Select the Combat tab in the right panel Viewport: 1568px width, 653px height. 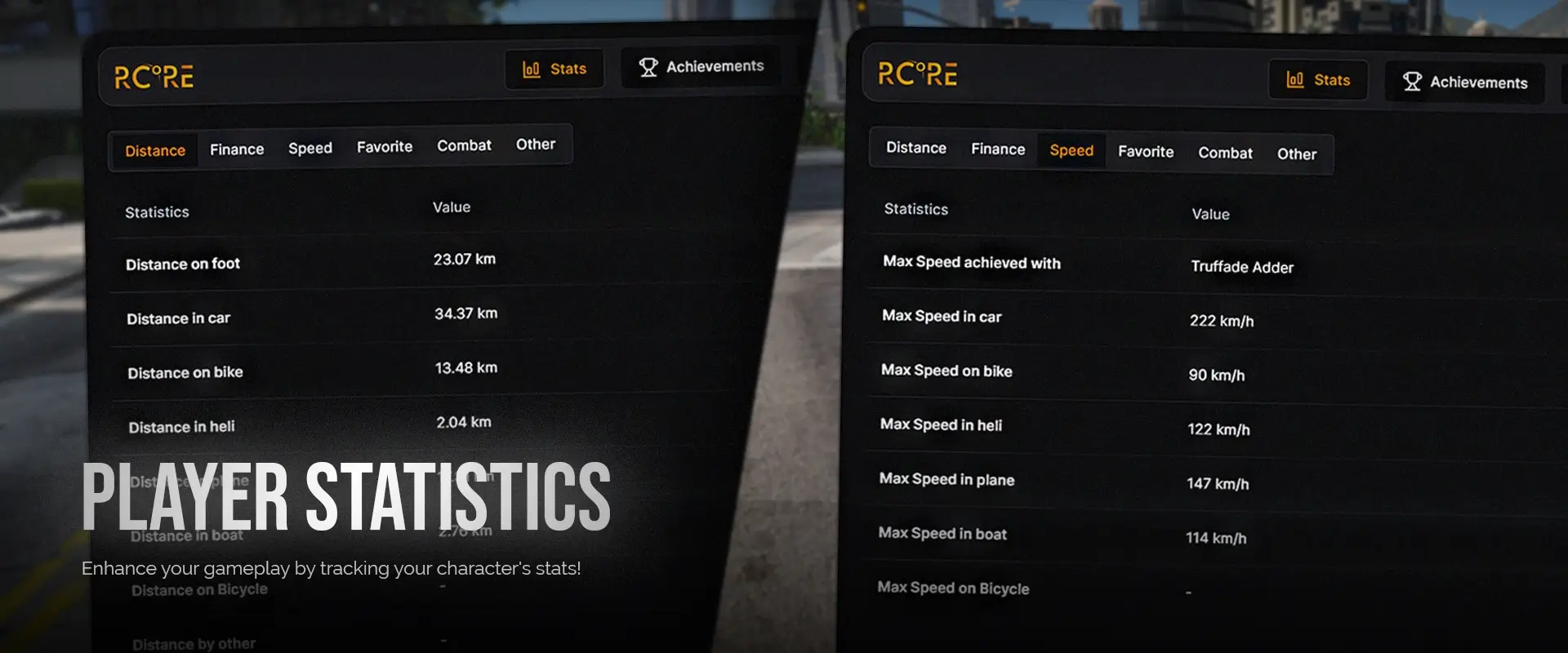1225,153
